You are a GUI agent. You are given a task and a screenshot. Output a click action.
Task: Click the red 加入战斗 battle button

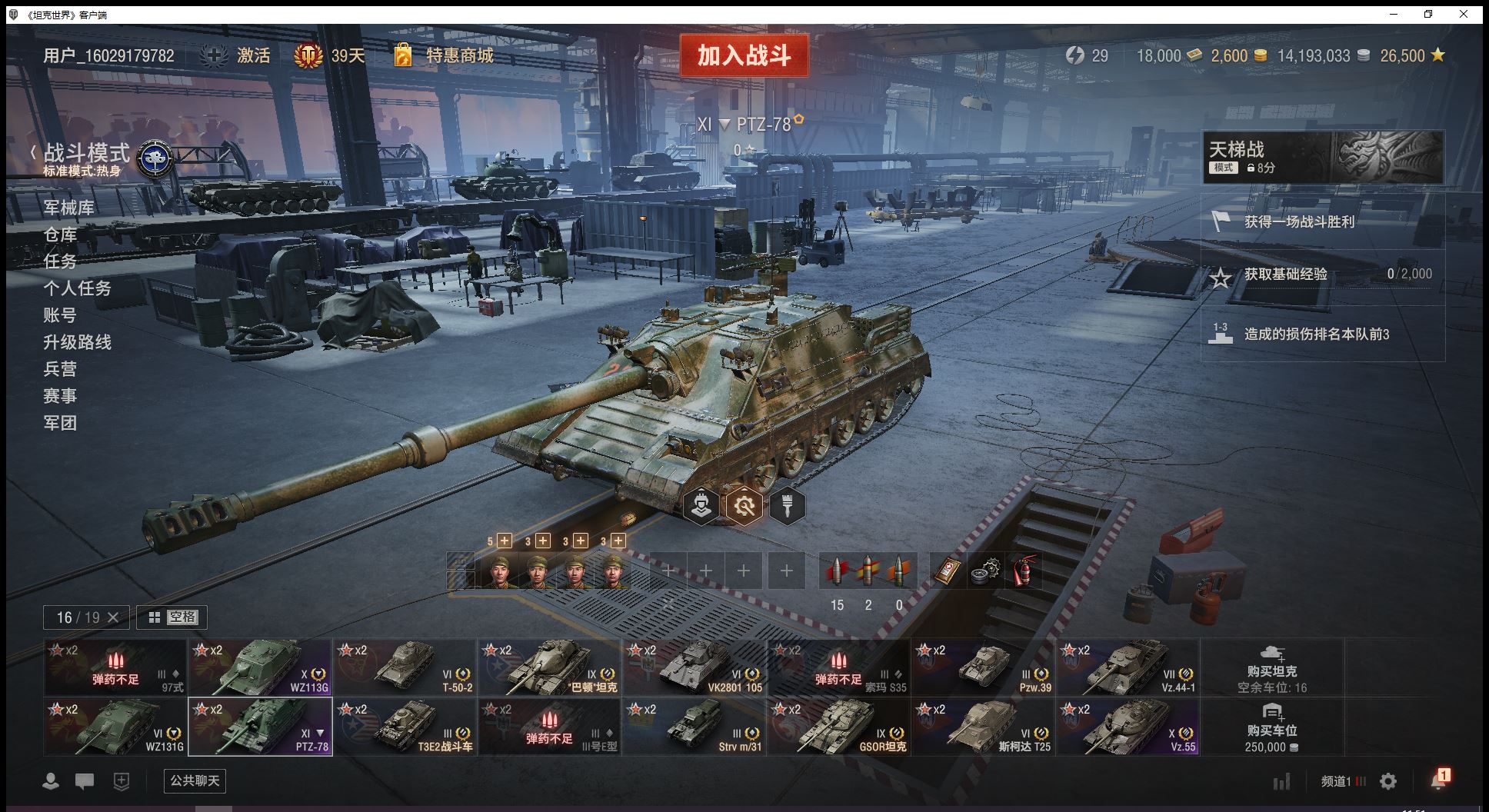click(744, 55)
